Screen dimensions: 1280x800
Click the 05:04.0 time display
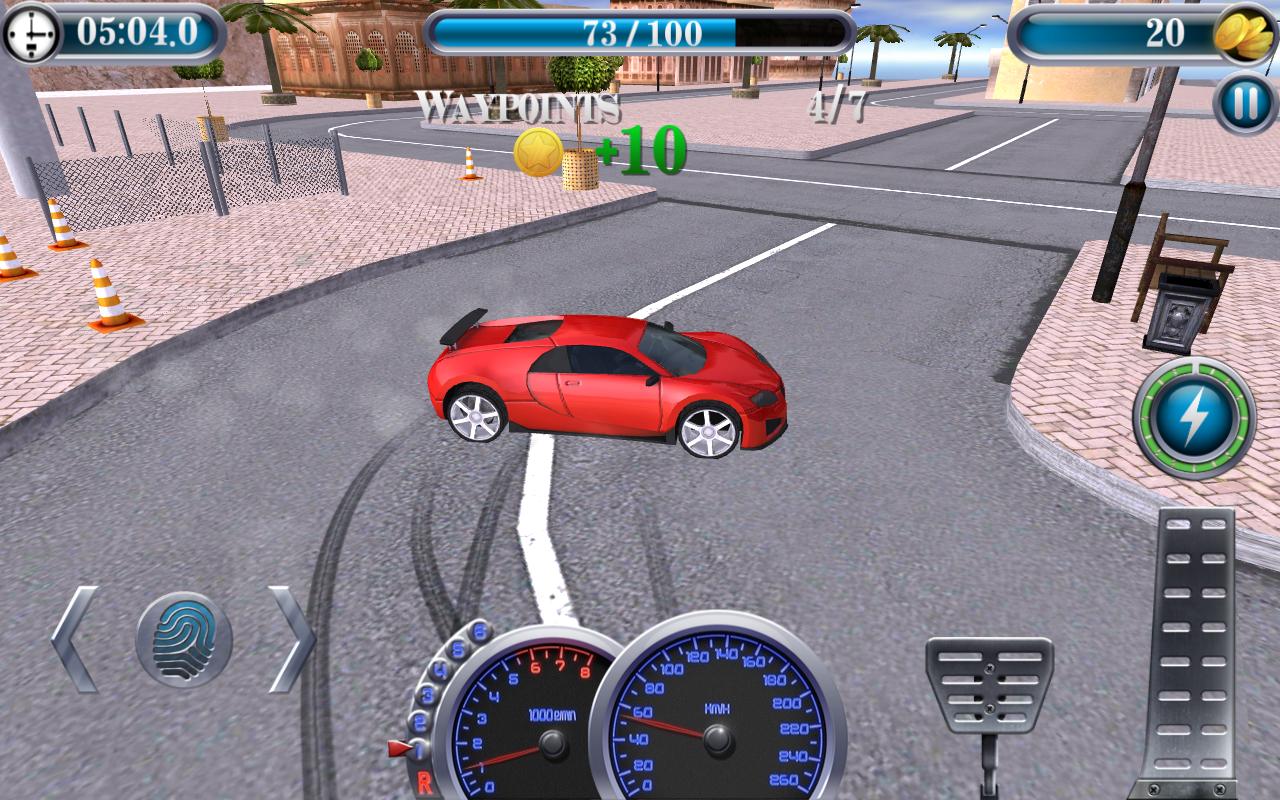coord(140,30)
